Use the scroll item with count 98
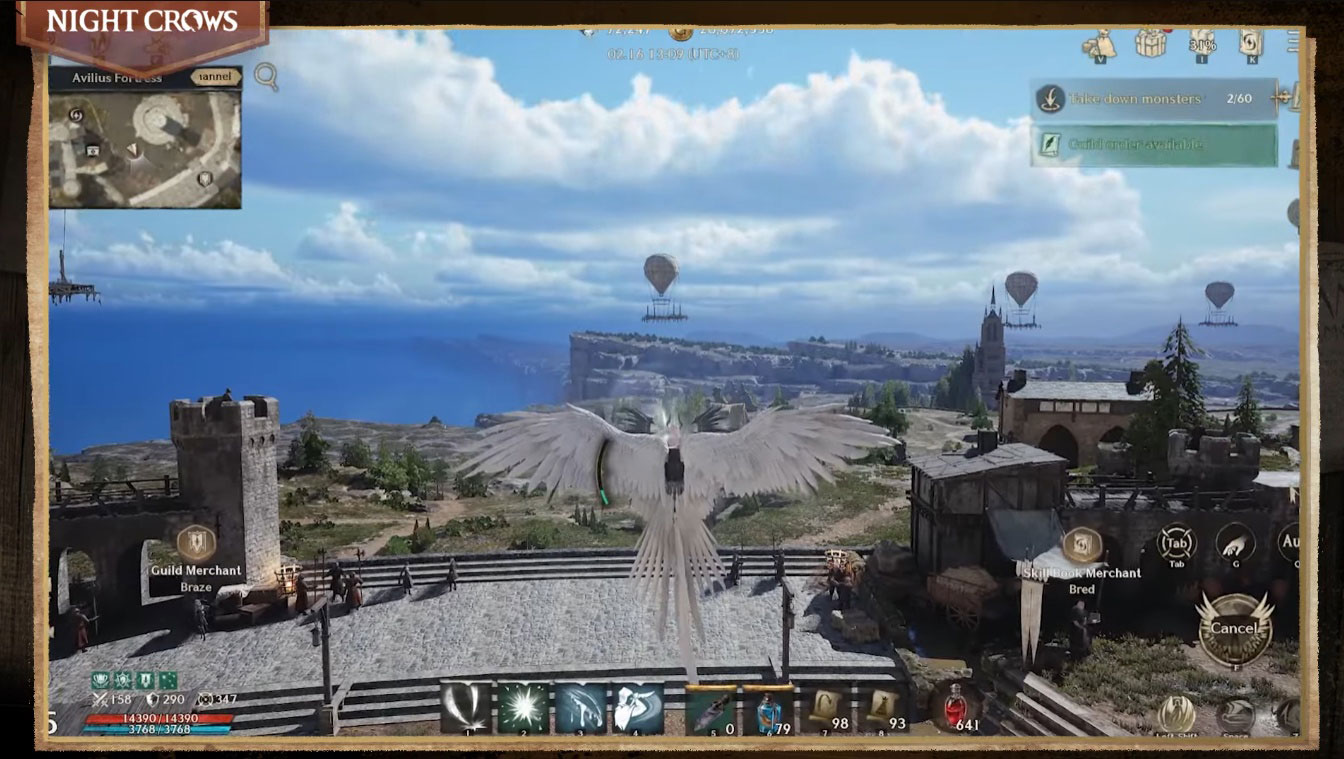This screenshot has height=759, width=1344. [828, 709]
